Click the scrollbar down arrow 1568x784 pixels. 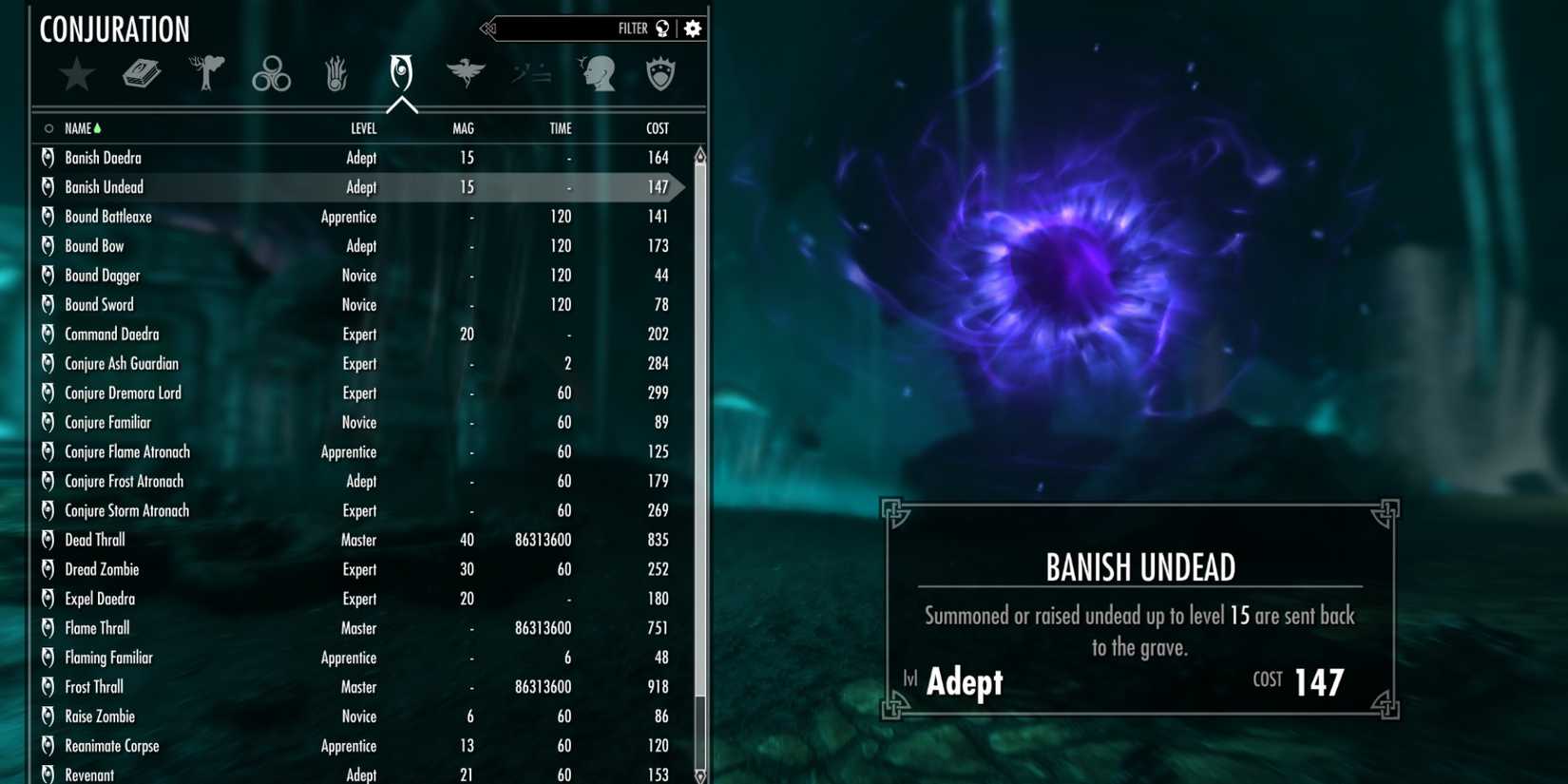coord(699,775)
